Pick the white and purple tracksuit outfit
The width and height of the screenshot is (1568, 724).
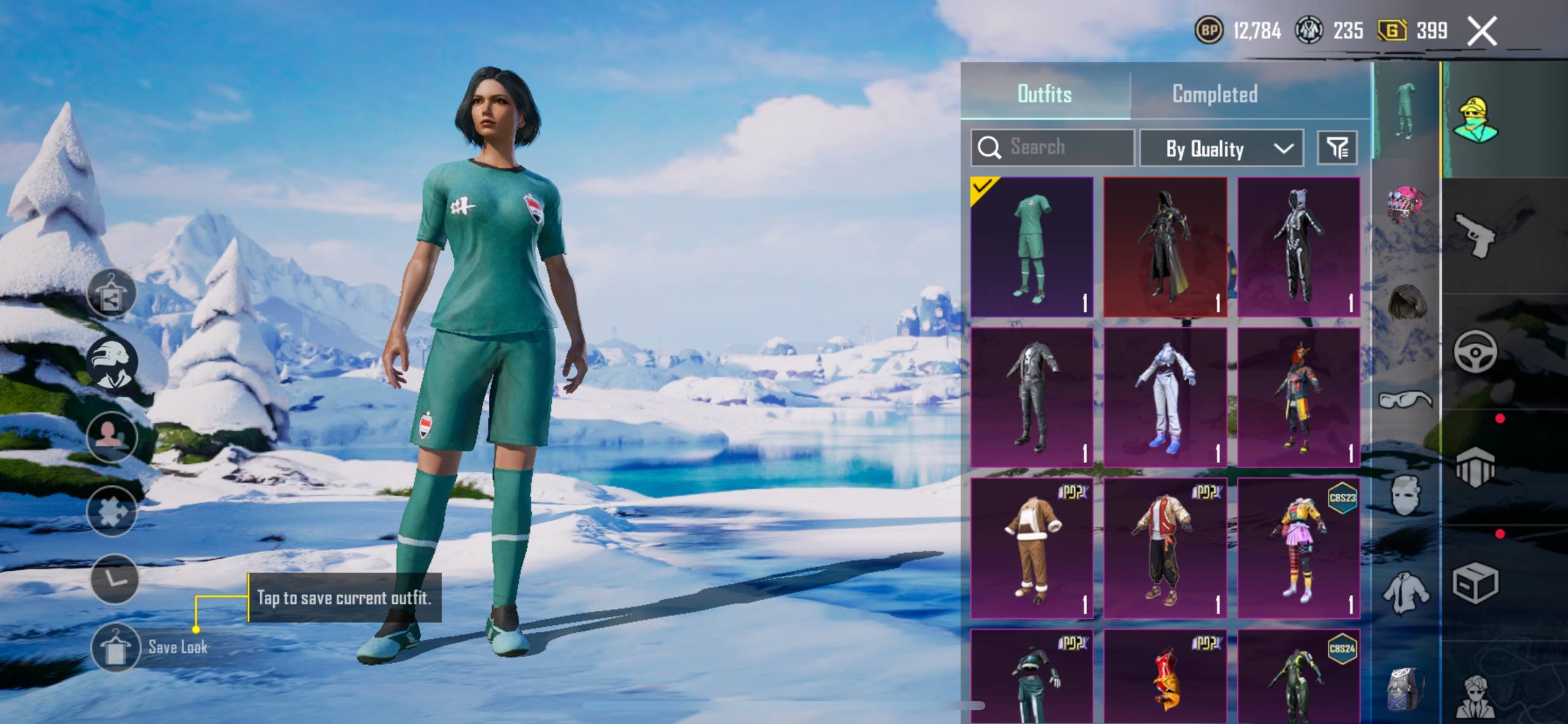[x=1165, y=397]
